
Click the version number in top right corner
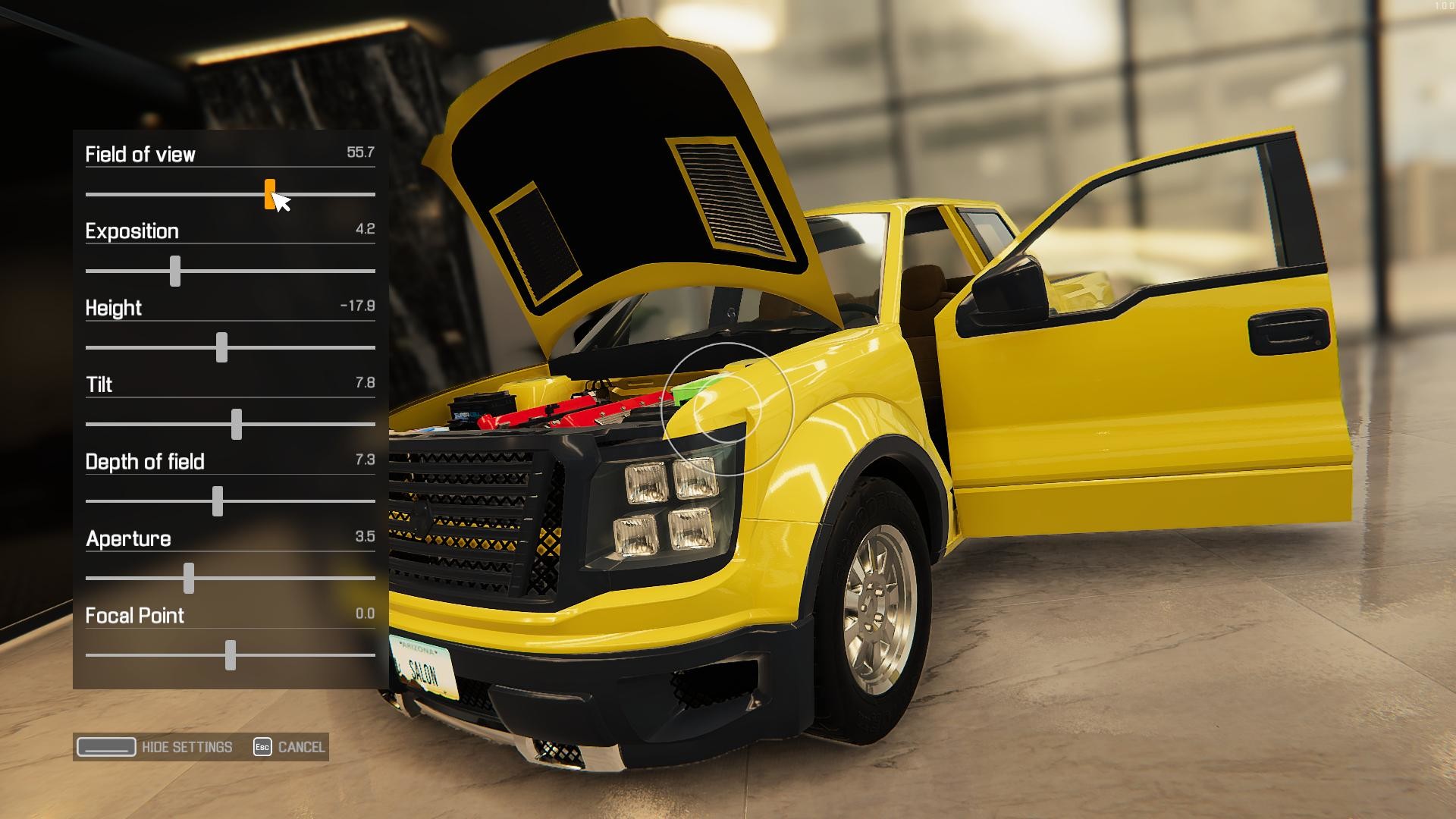(1443, 6)
